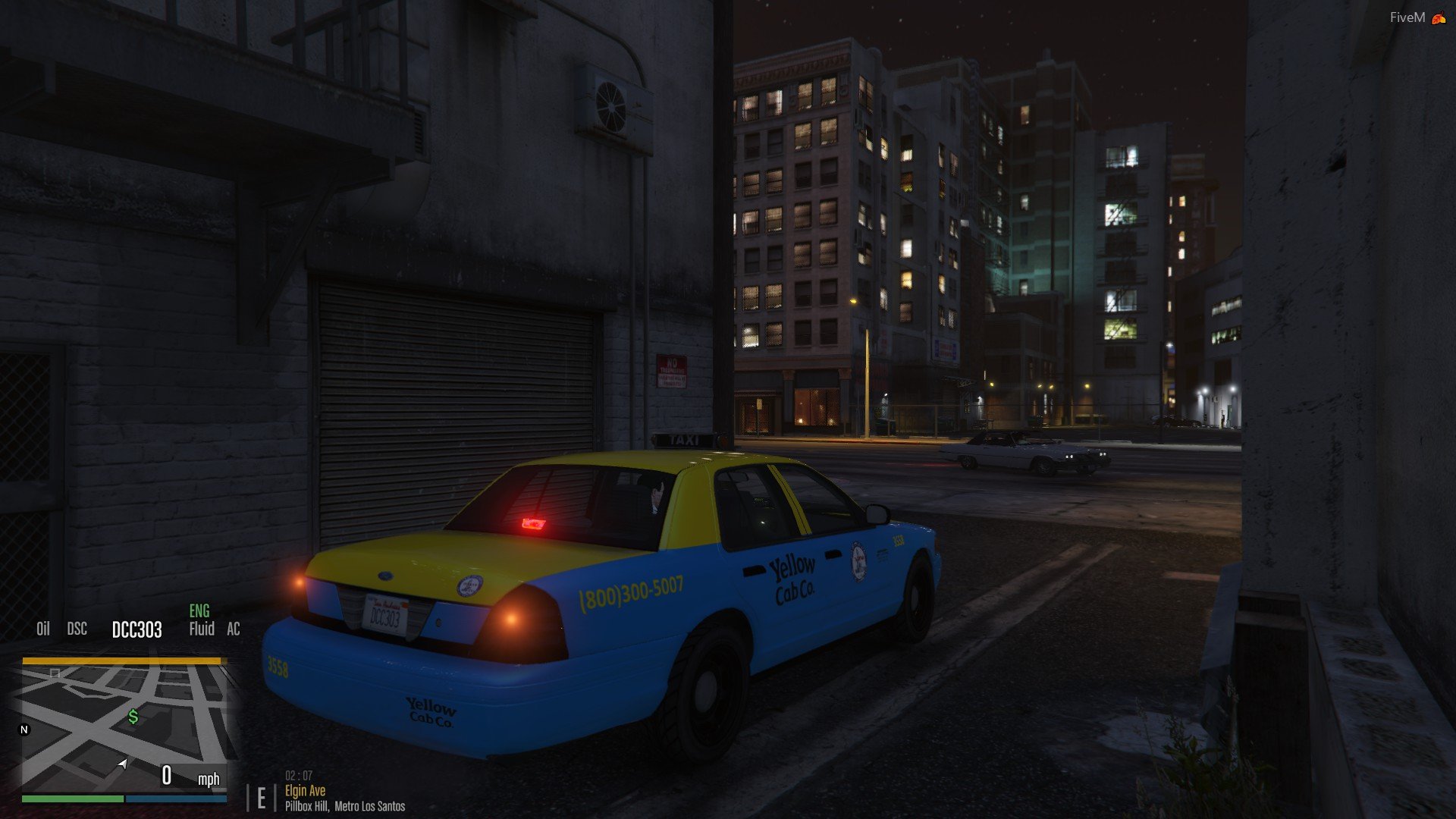Click the Oil status indicator

[43, 629]
